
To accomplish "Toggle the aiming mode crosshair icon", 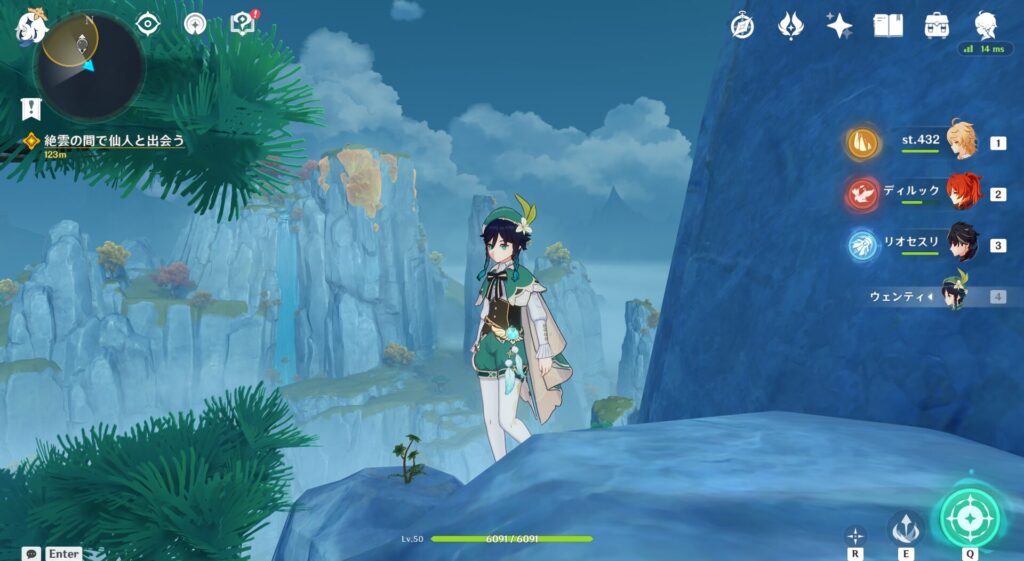I will [855, 535].
